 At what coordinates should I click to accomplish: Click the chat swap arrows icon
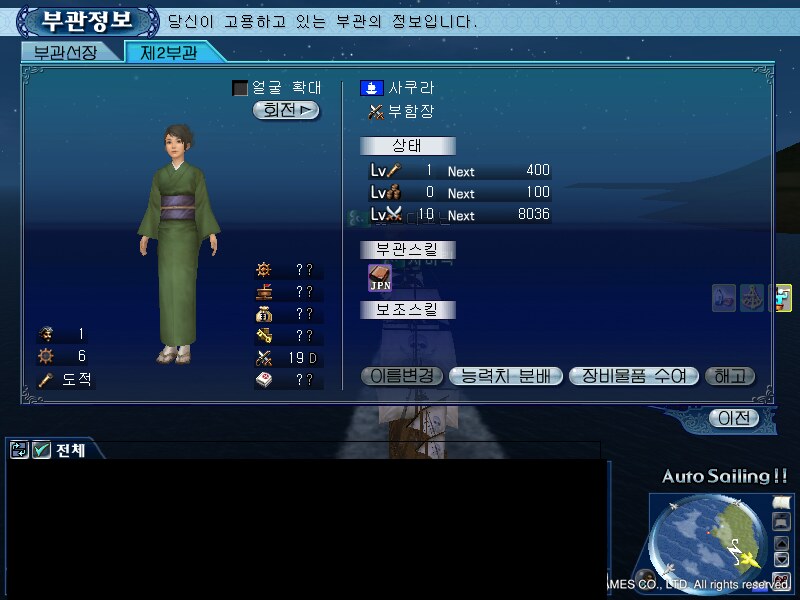click(x=19, y=450)
